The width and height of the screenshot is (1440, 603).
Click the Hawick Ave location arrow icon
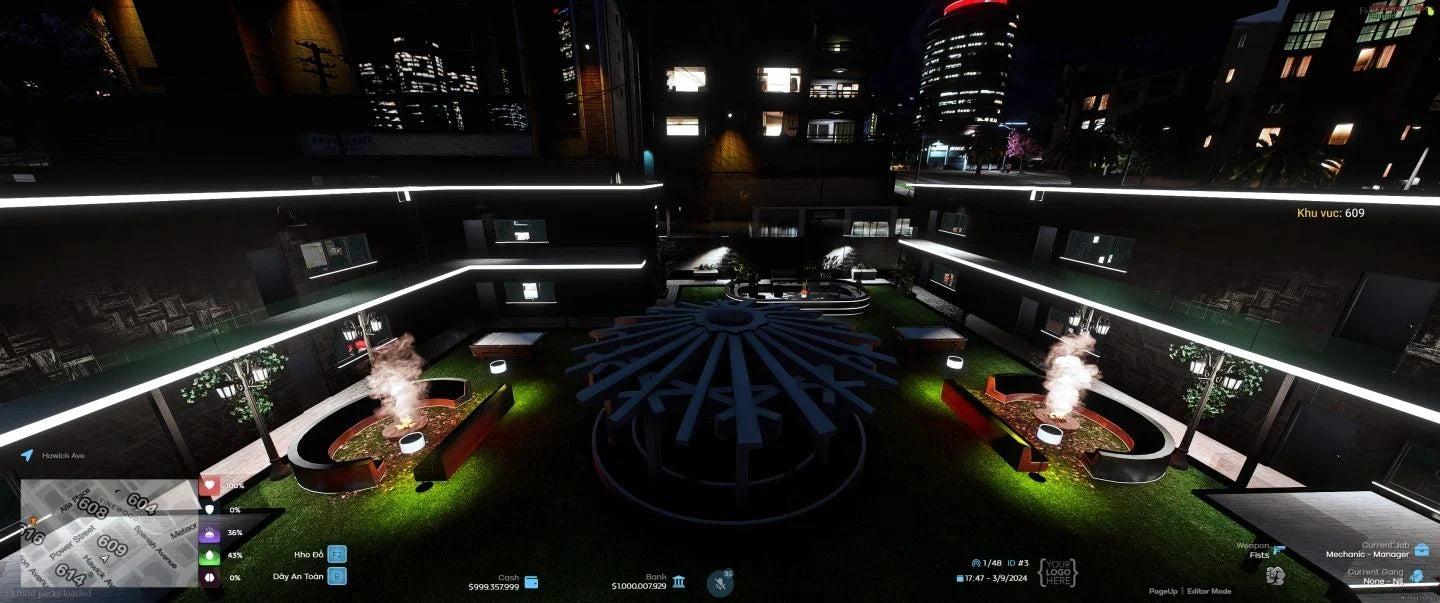tap(27, 455)
